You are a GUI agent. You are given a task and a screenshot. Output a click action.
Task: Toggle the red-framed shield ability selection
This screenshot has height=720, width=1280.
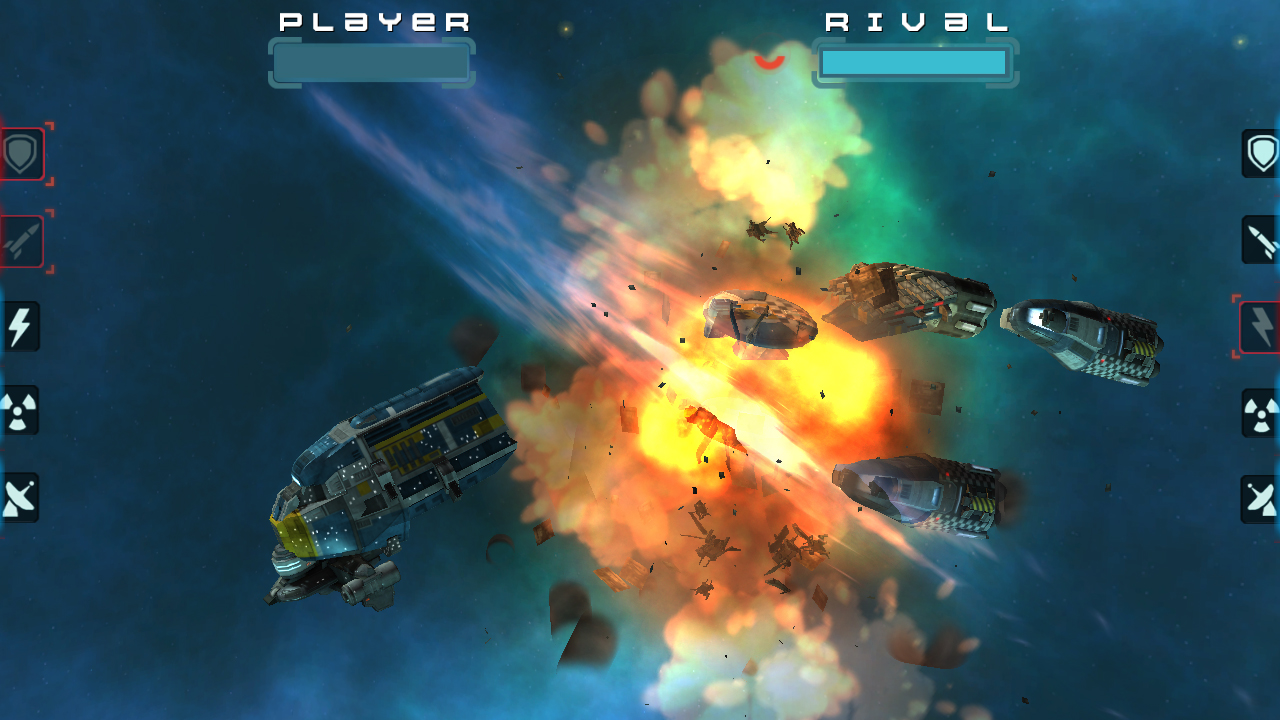[x=20, y=154]
